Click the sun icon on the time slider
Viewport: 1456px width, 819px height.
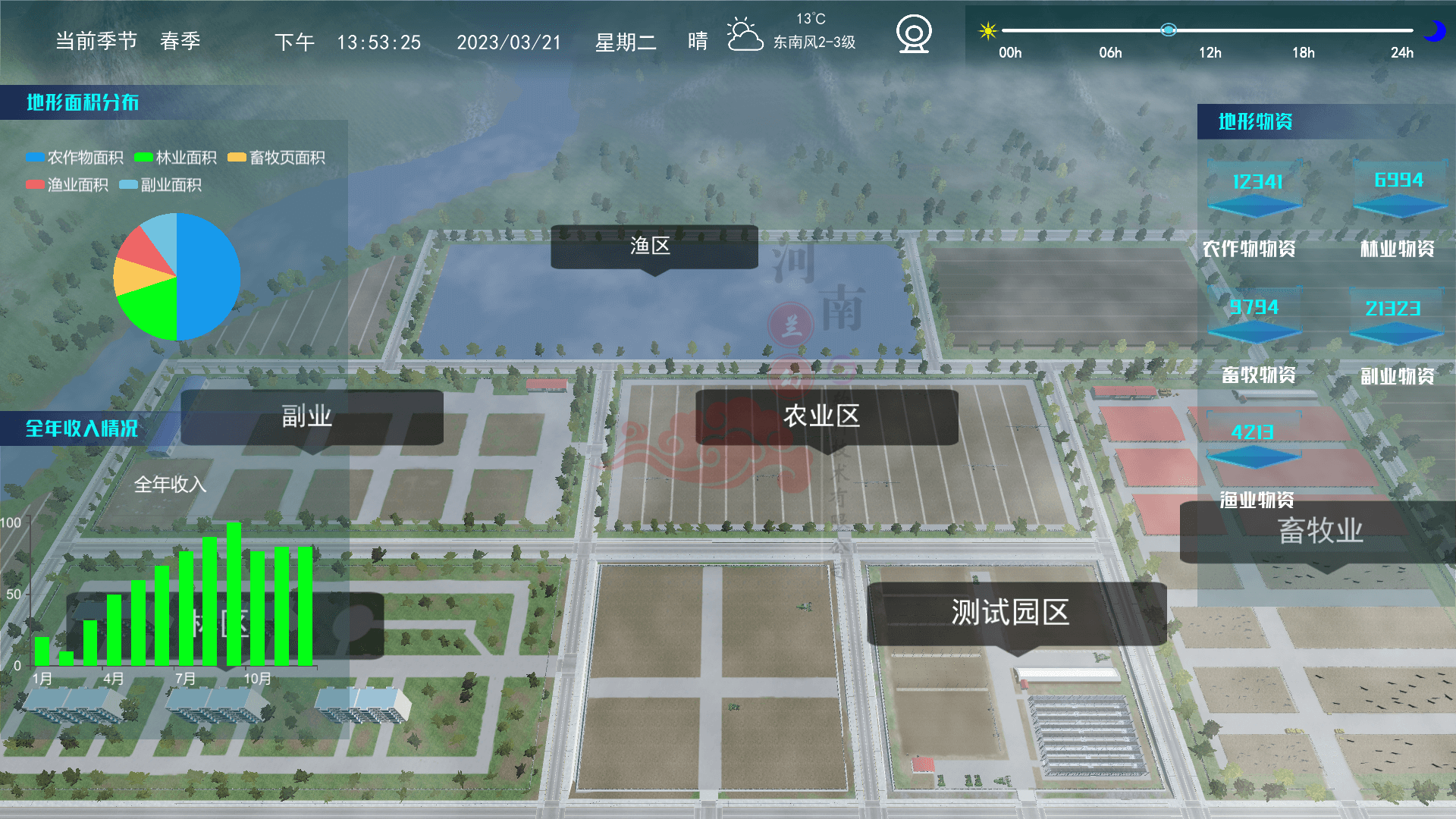pos(987,31)
